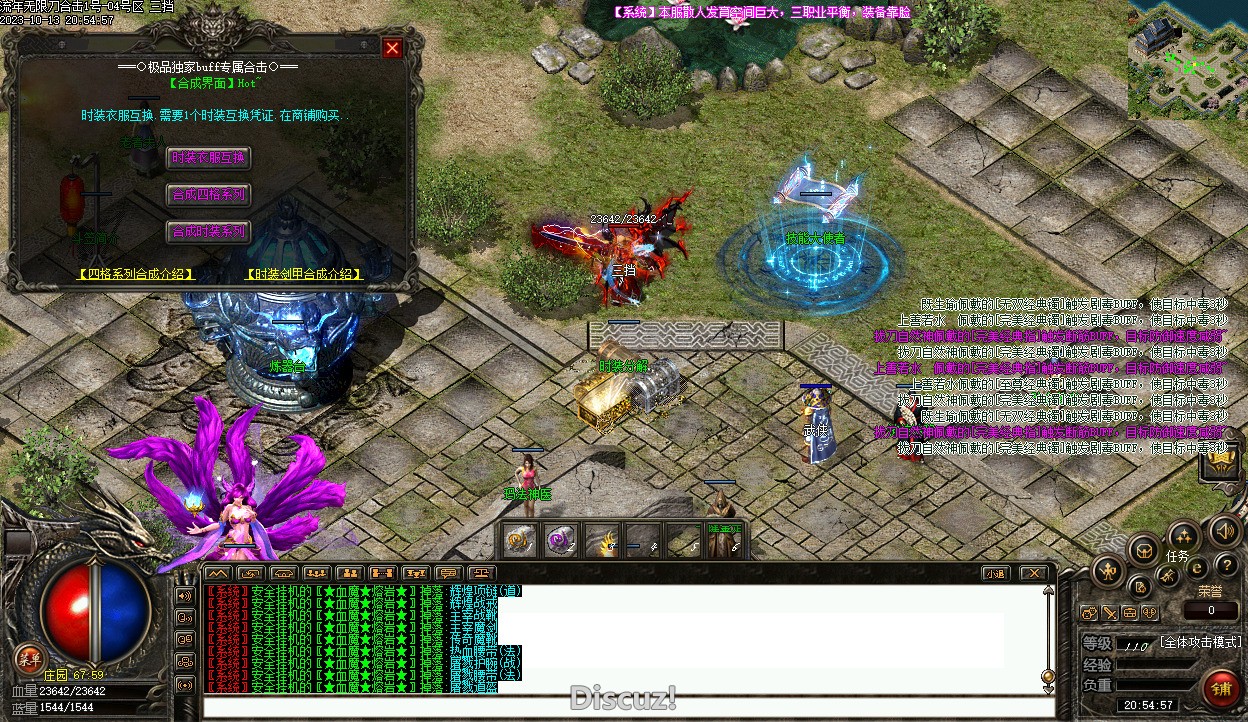Use the purple swirl scroll hotbar item
This screenshot has width=1248, height=722.
(x=559, y=541)
